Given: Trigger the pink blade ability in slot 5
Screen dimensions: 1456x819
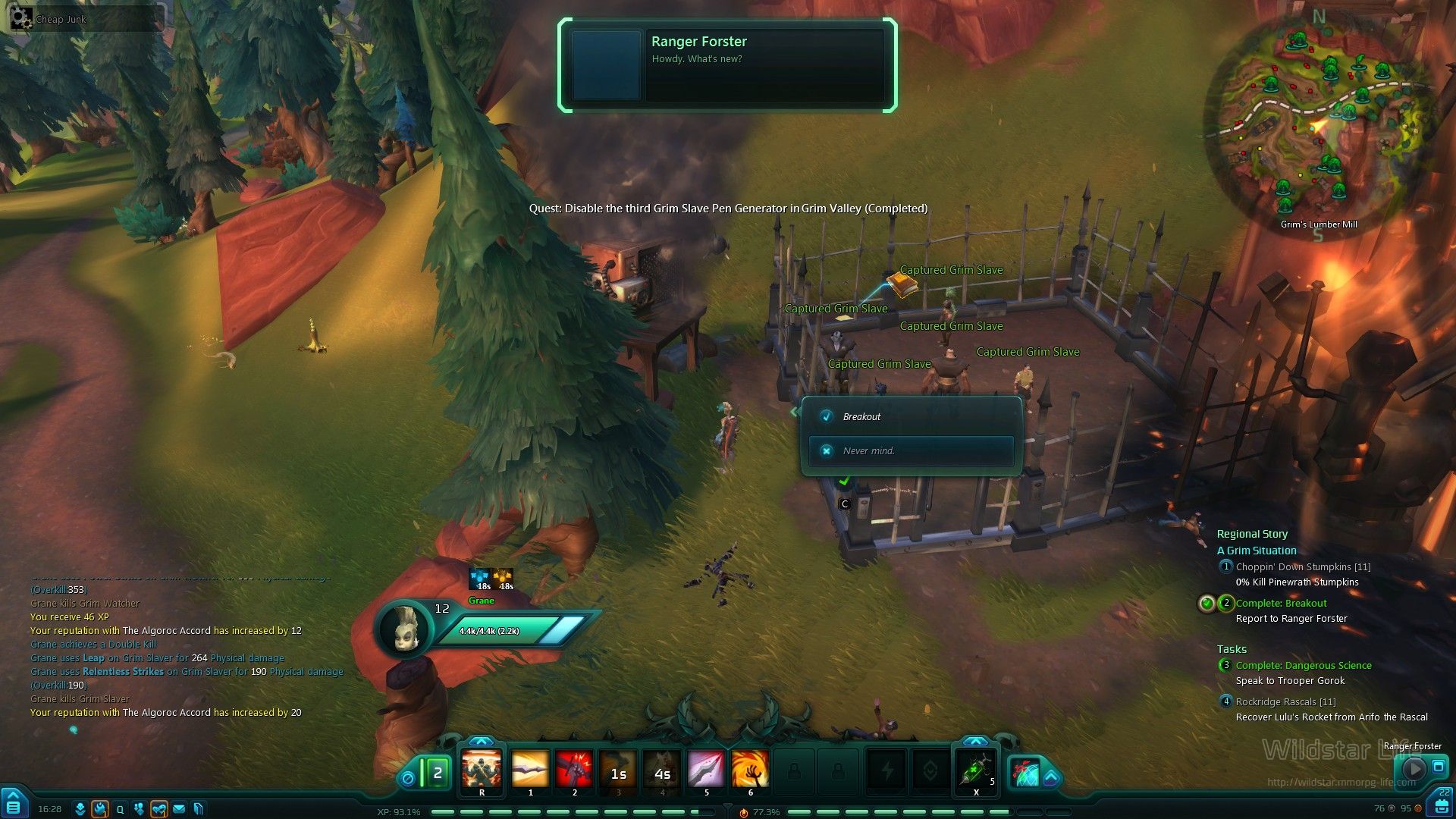Looking at the screenshot, I should click(706, 769).
